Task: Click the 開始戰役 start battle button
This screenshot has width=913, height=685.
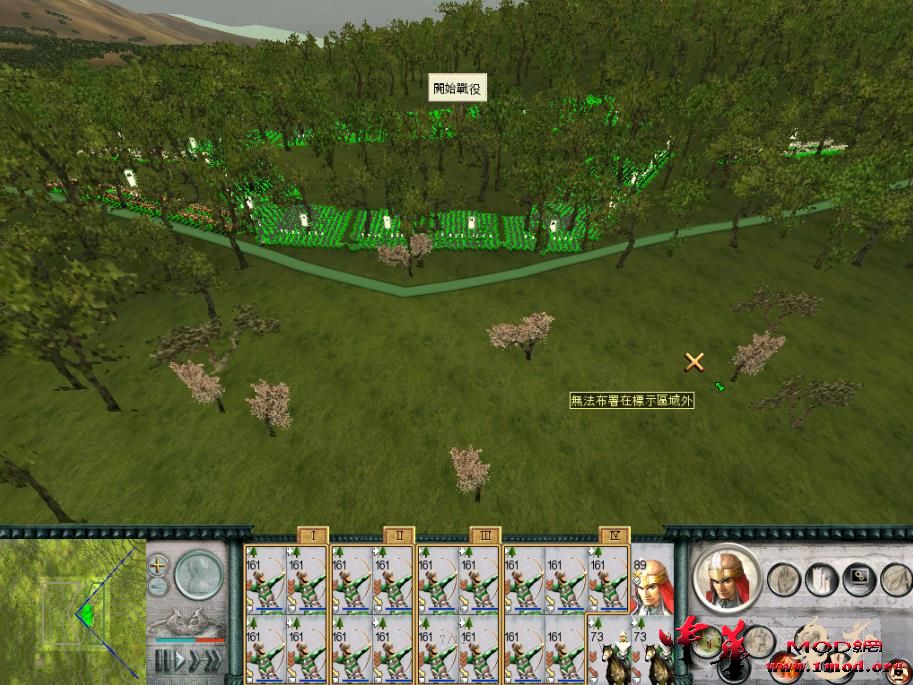Action: (x=457, y=89)
